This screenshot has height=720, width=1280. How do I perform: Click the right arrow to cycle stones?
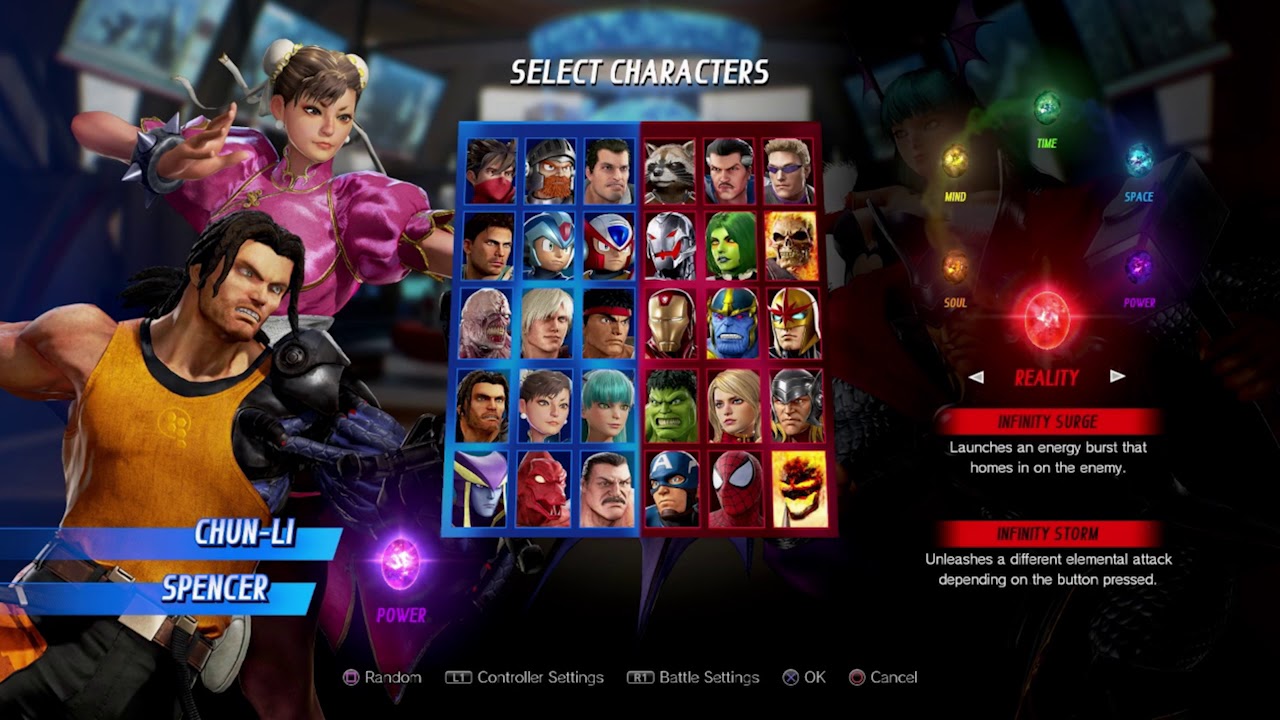pyautogui.click(x=1117, y=378)
